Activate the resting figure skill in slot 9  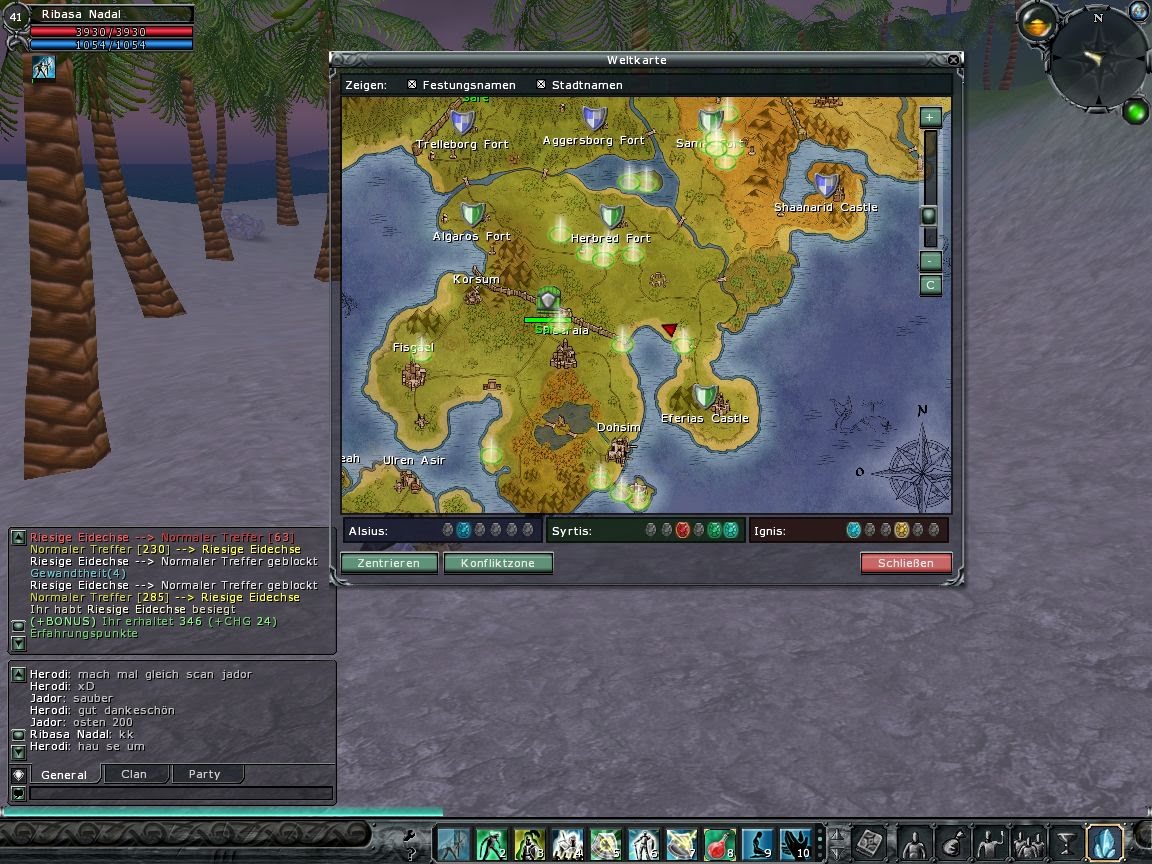tap(759, 844)
